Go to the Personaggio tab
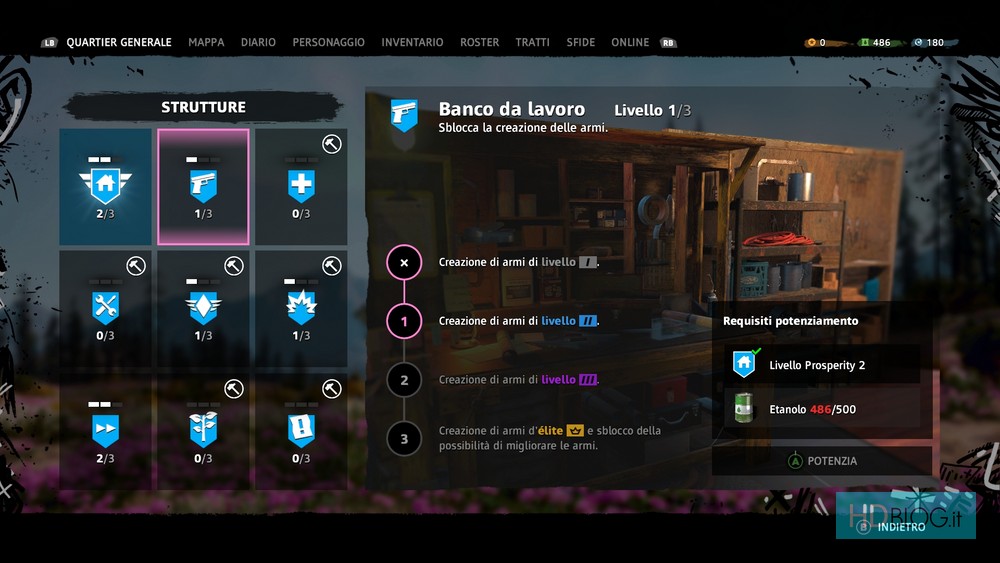Image resolution: width=1000 pixels, height=563 pixels. point(328,43)
